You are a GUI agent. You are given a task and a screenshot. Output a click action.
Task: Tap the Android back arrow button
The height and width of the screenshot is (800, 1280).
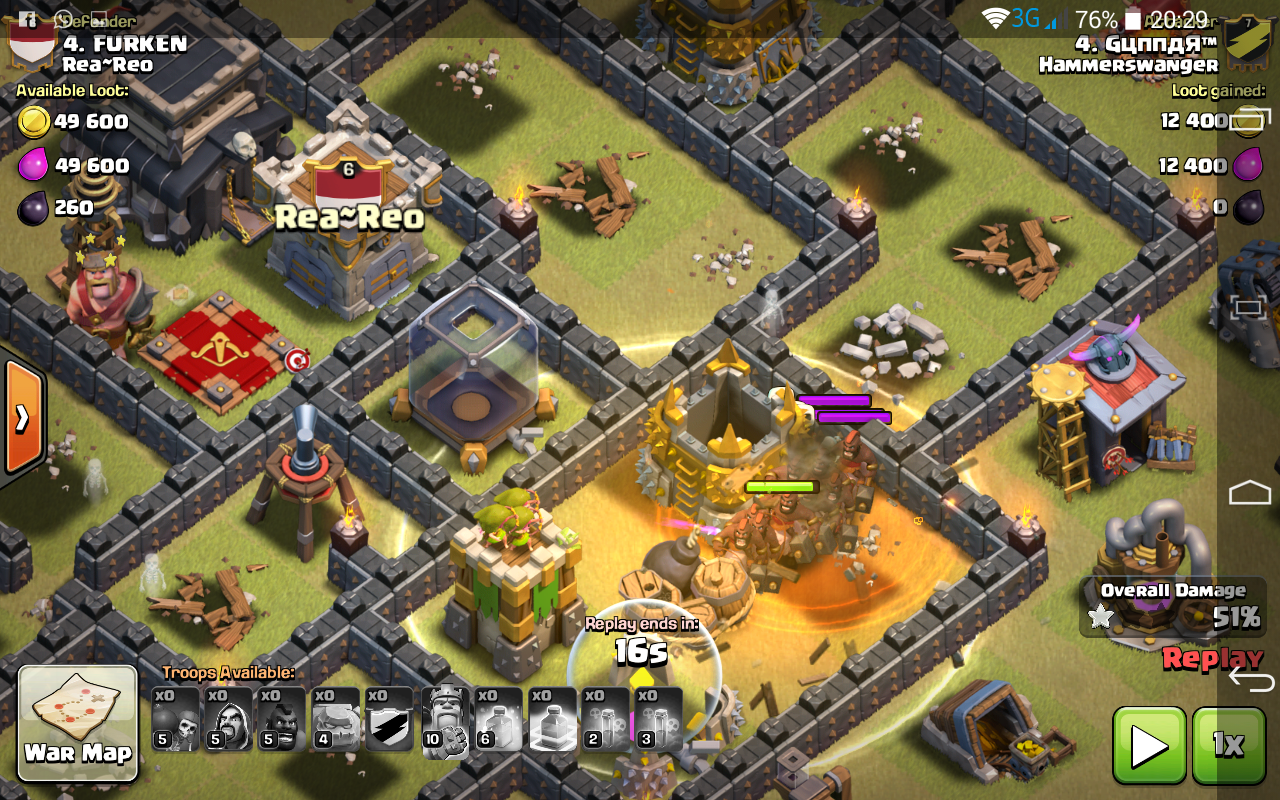coord(1249,680)
